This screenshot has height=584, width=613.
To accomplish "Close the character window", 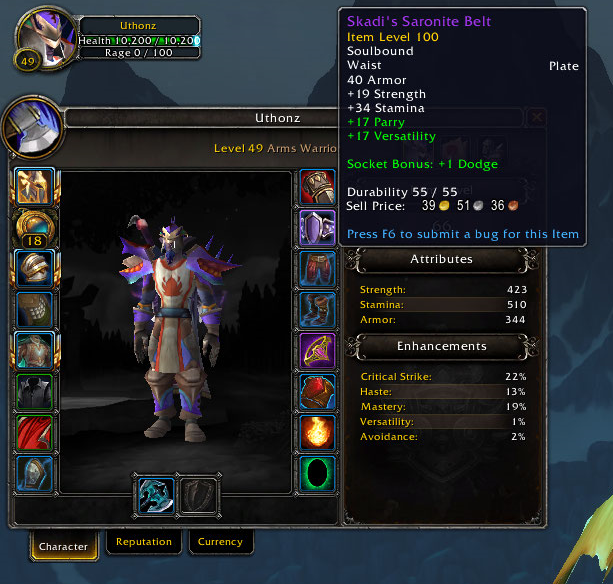I will [x=538, y=117].
